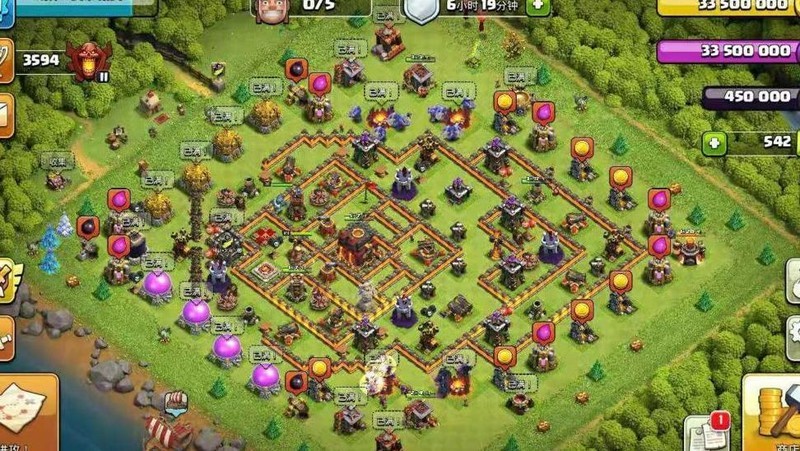The width and height of the screenshot is (800, 451).
Task: Click the green plus beside shield timer
Action: coord(537,6)
